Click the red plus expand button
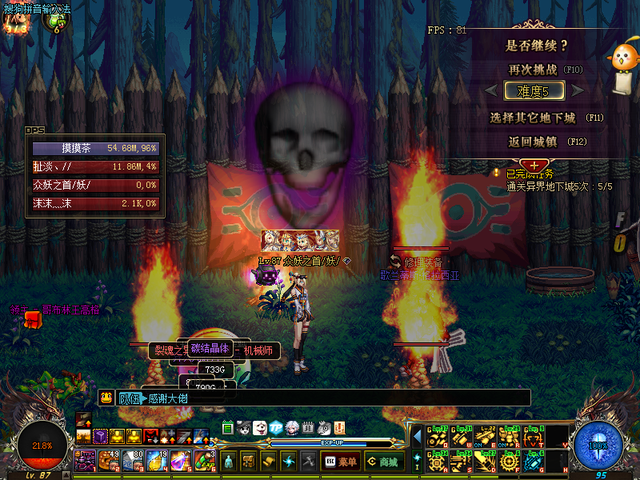This screenshot has width=640, height=480. click(x=535, y=165)
